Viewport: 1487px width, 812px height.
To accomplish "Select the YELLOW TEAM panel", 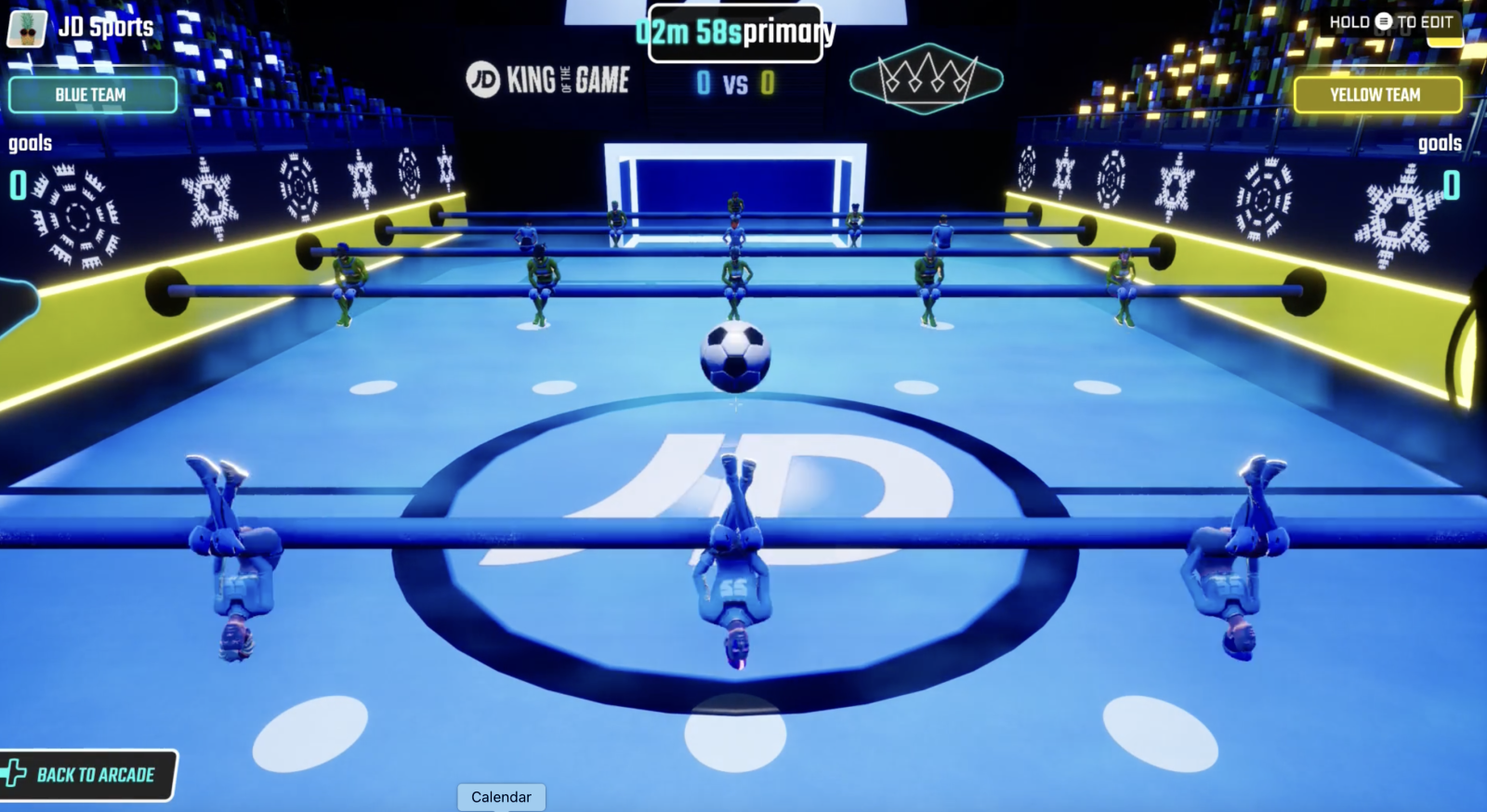I will [x=1379, y=95].
